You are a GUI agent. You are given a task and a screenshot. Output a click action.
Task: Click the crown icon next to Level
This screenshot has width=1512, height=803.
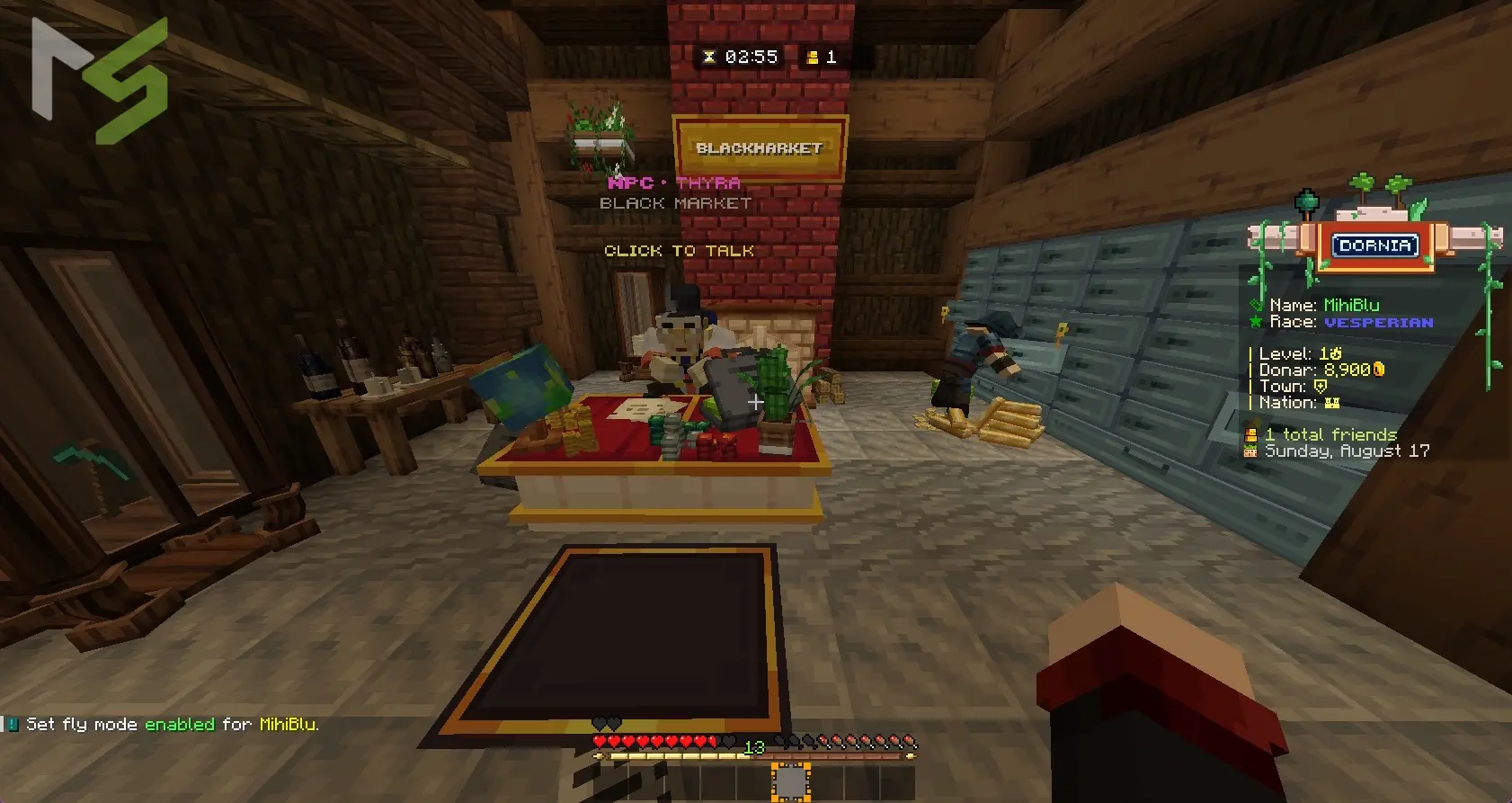click(1336, 353)
